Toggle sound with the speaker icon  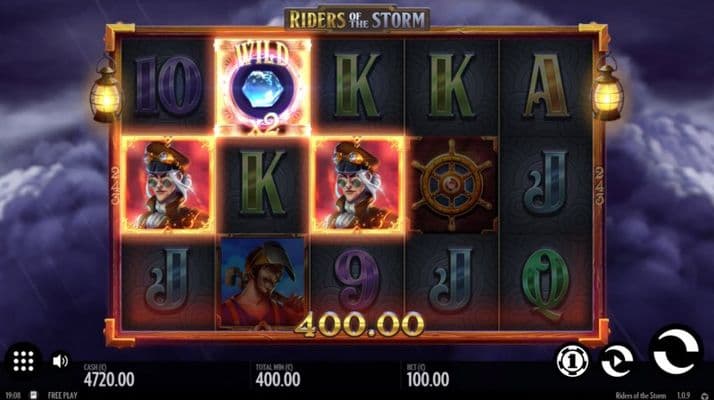(60, 360)
